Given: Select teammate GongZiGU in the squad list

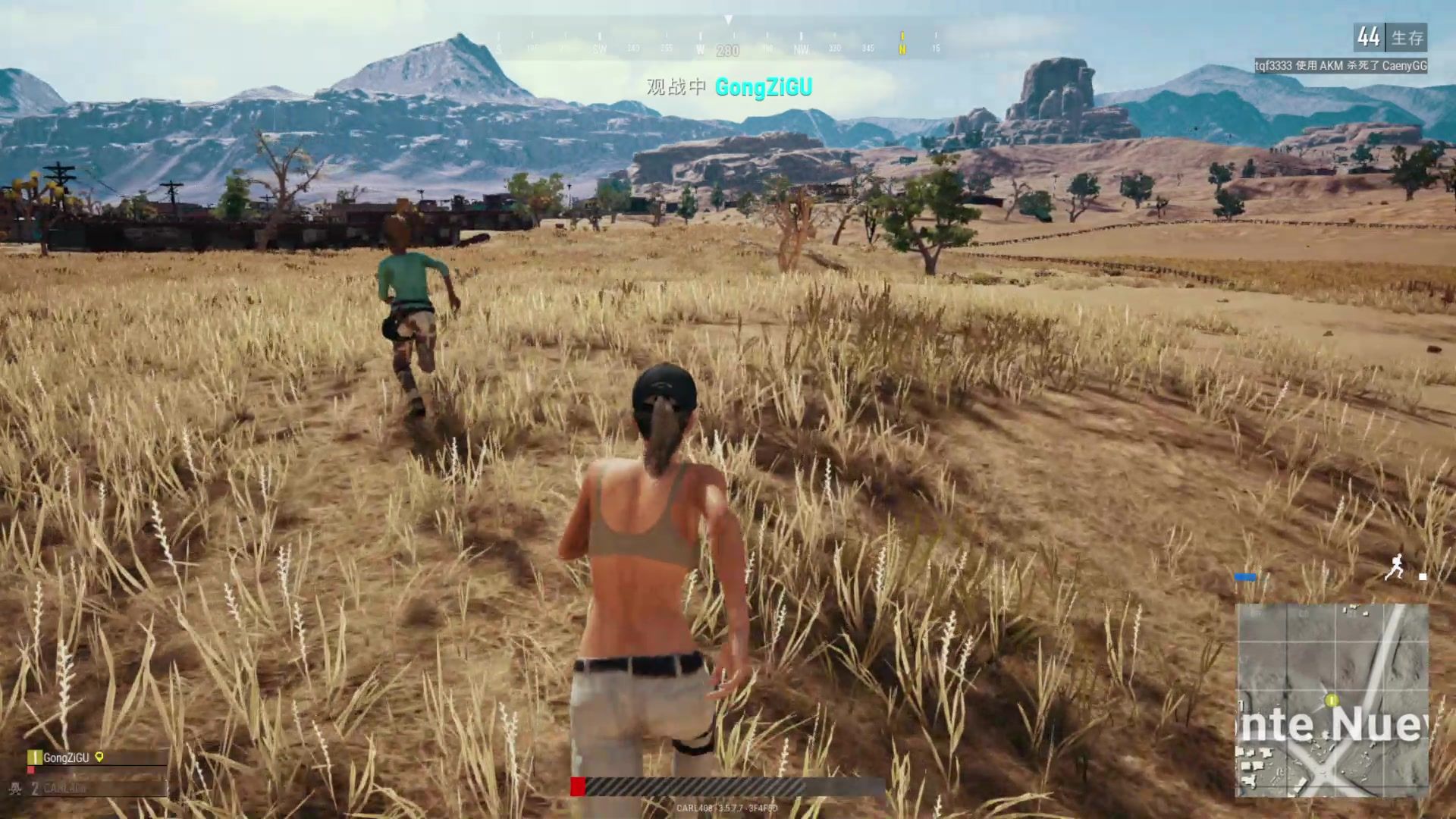Looking at the screenshot, I should pos(66,758).
